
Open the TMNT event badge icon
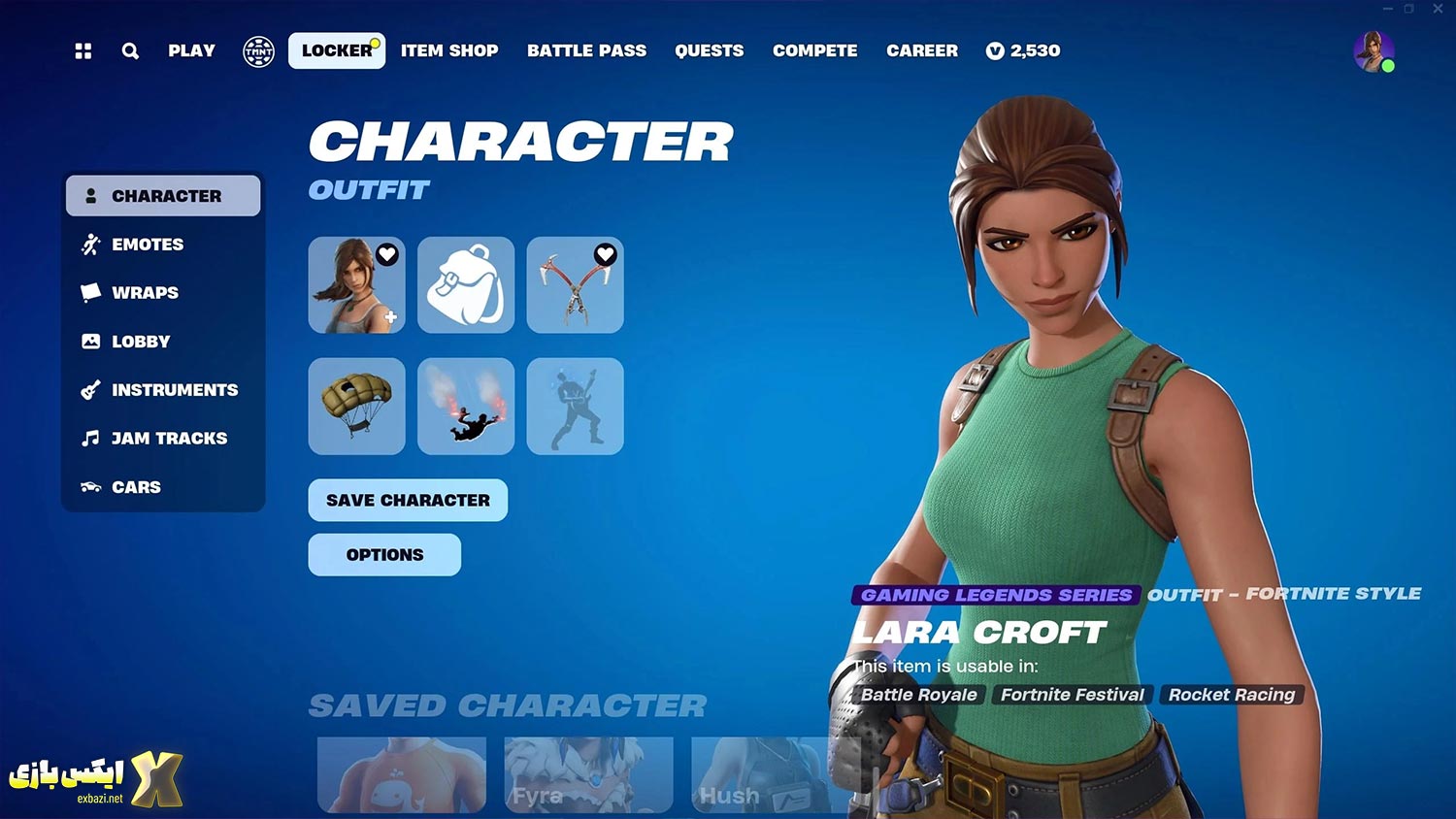257,51
